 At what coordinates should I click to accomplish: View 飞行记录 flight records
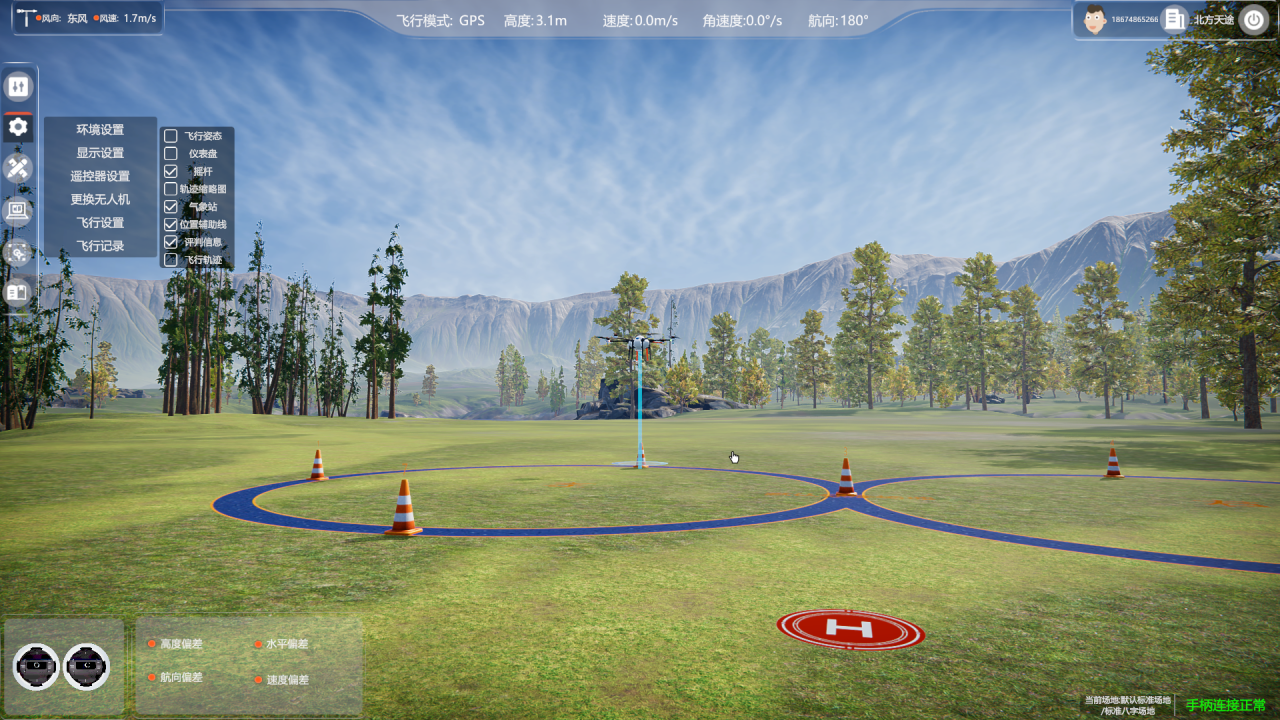[100, 245]
